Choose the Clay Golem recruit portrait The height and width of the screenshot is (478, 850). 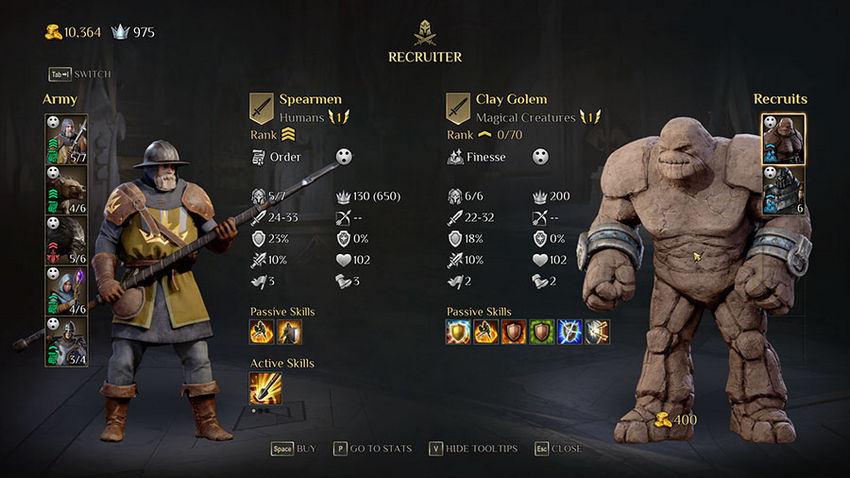click(x=783, y=139)
